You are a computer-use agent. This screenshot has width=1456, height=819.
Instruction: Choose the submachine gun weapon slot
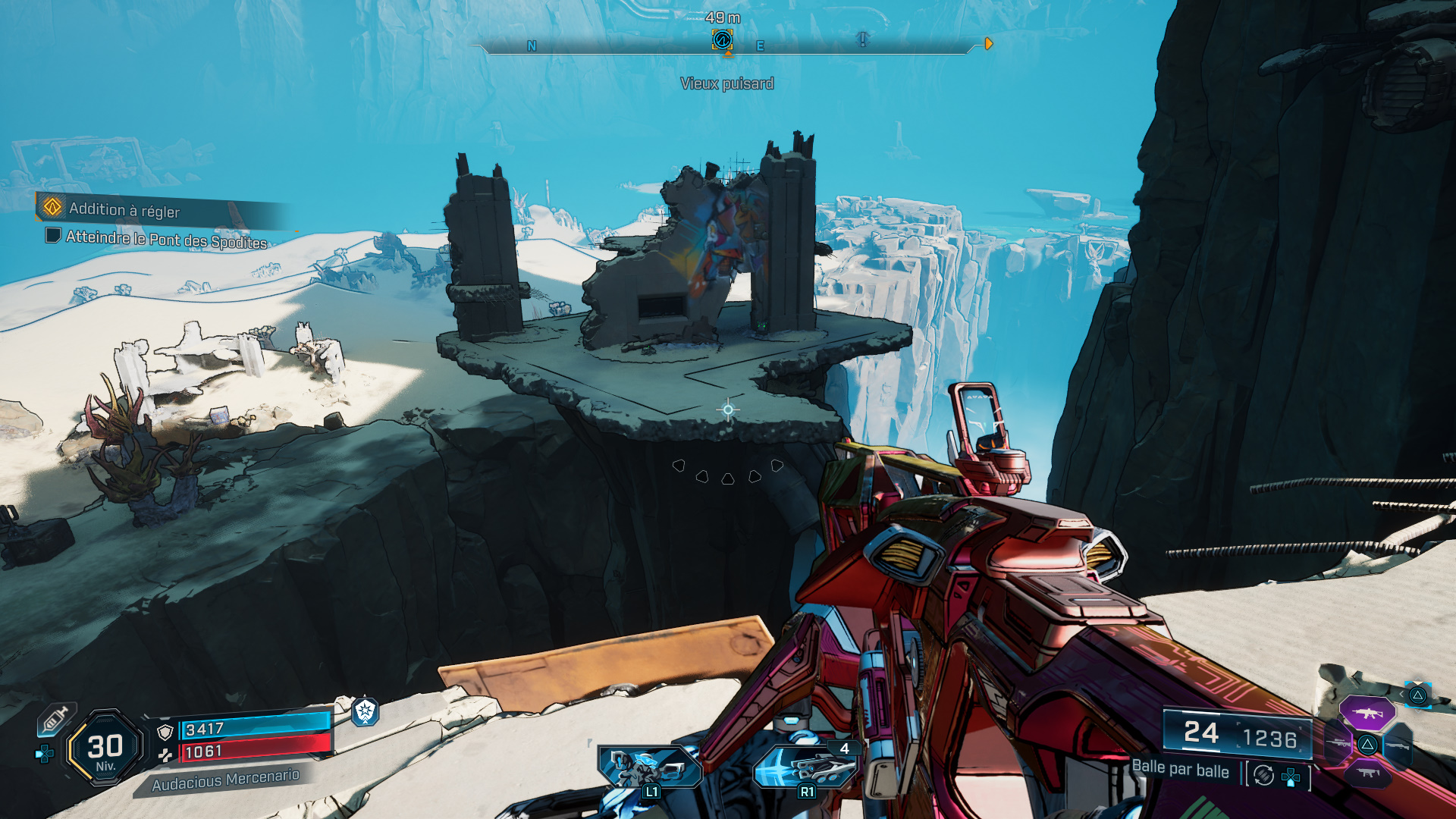[1368, 773]
